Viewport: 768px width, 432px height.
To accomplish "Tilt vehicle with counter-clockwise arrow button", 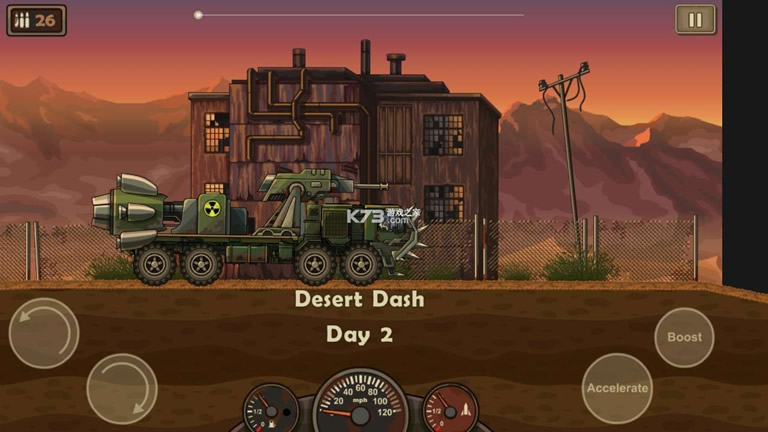I will point(44,333).
